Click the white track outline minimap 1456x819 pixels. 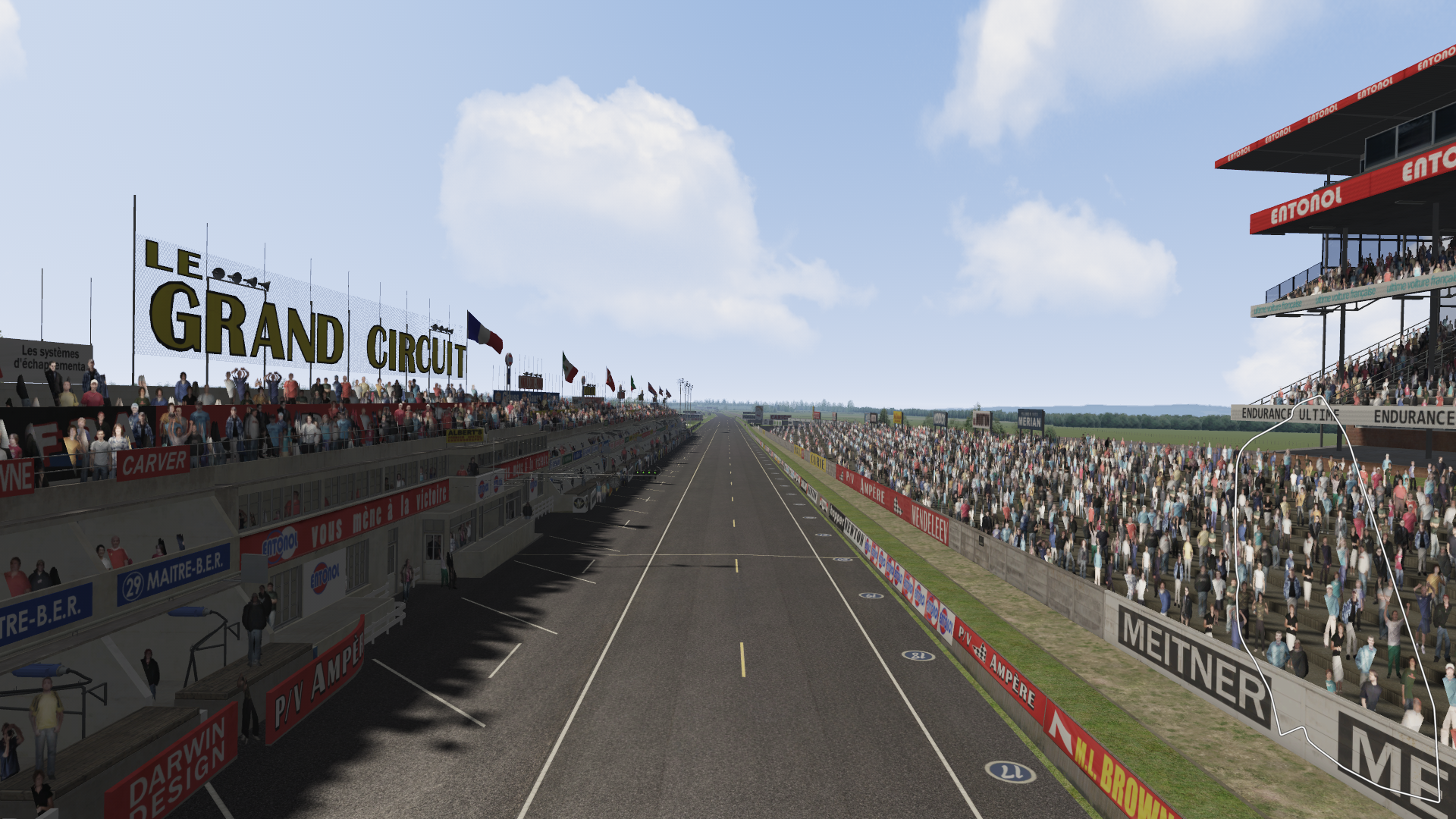(1338, 599)
